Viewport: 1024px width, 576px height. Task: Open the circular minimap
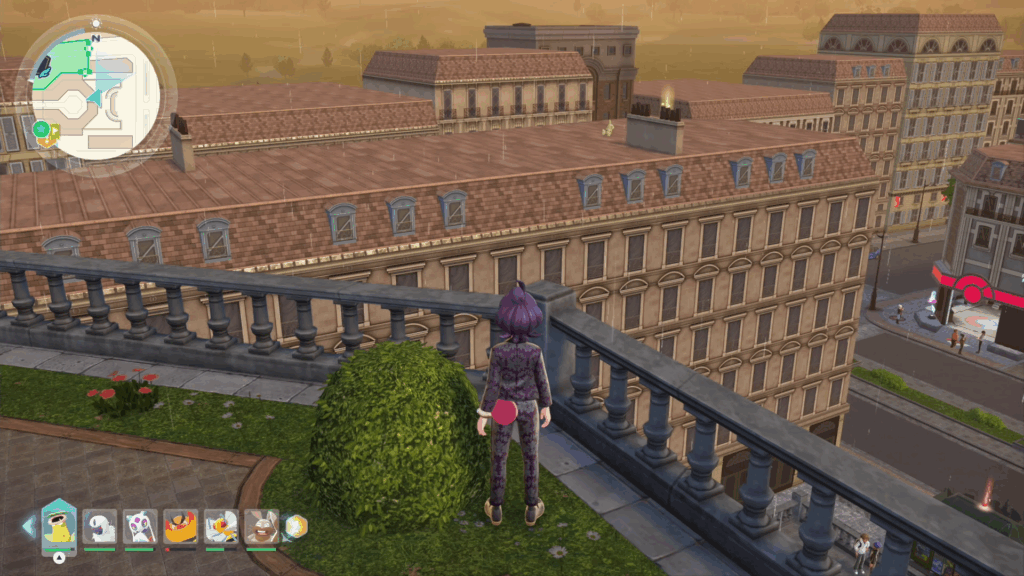96,93
